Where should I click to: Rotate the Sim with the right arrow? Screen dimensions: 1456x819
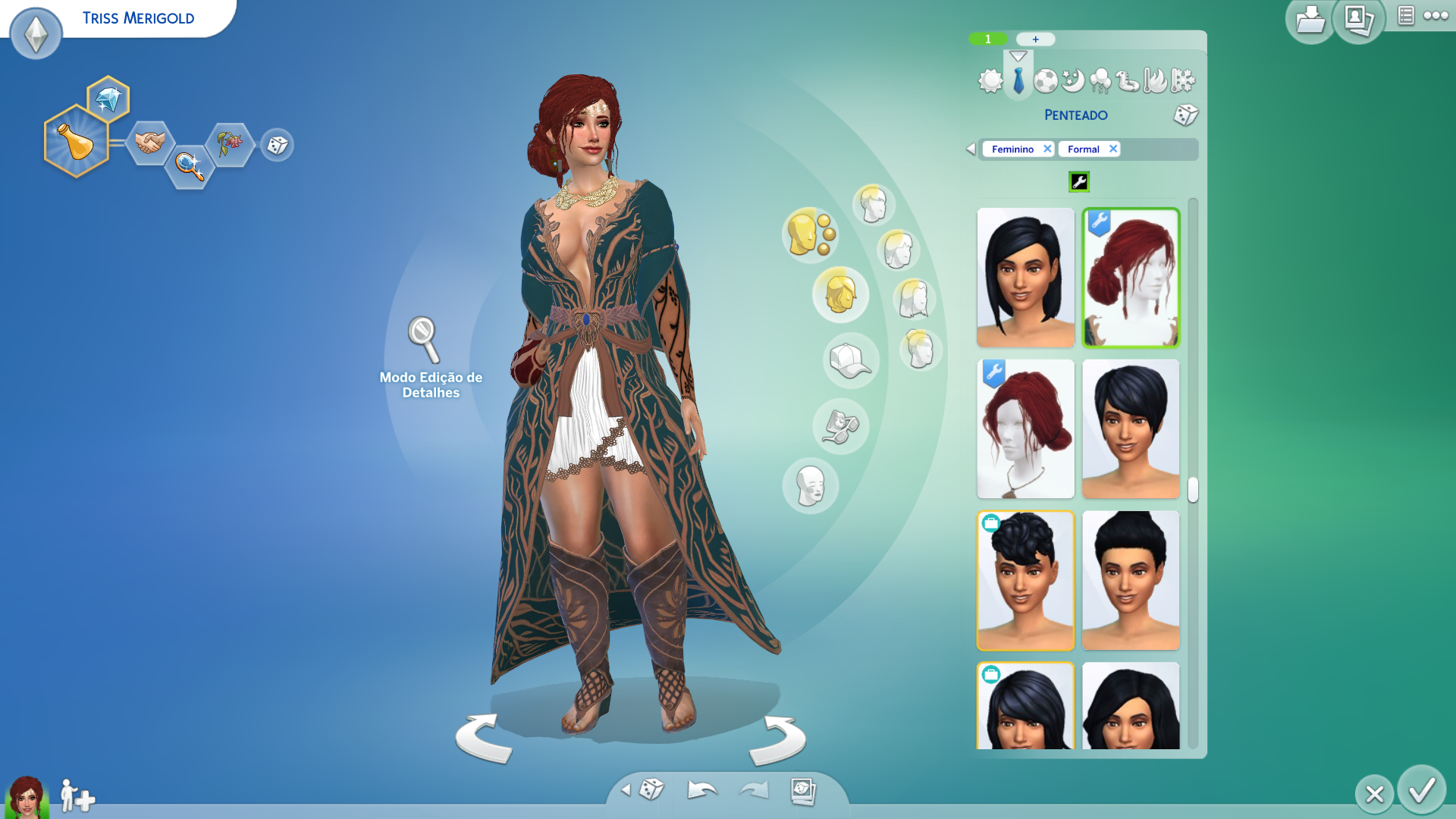pyautogui.click(x=778, y=739)
